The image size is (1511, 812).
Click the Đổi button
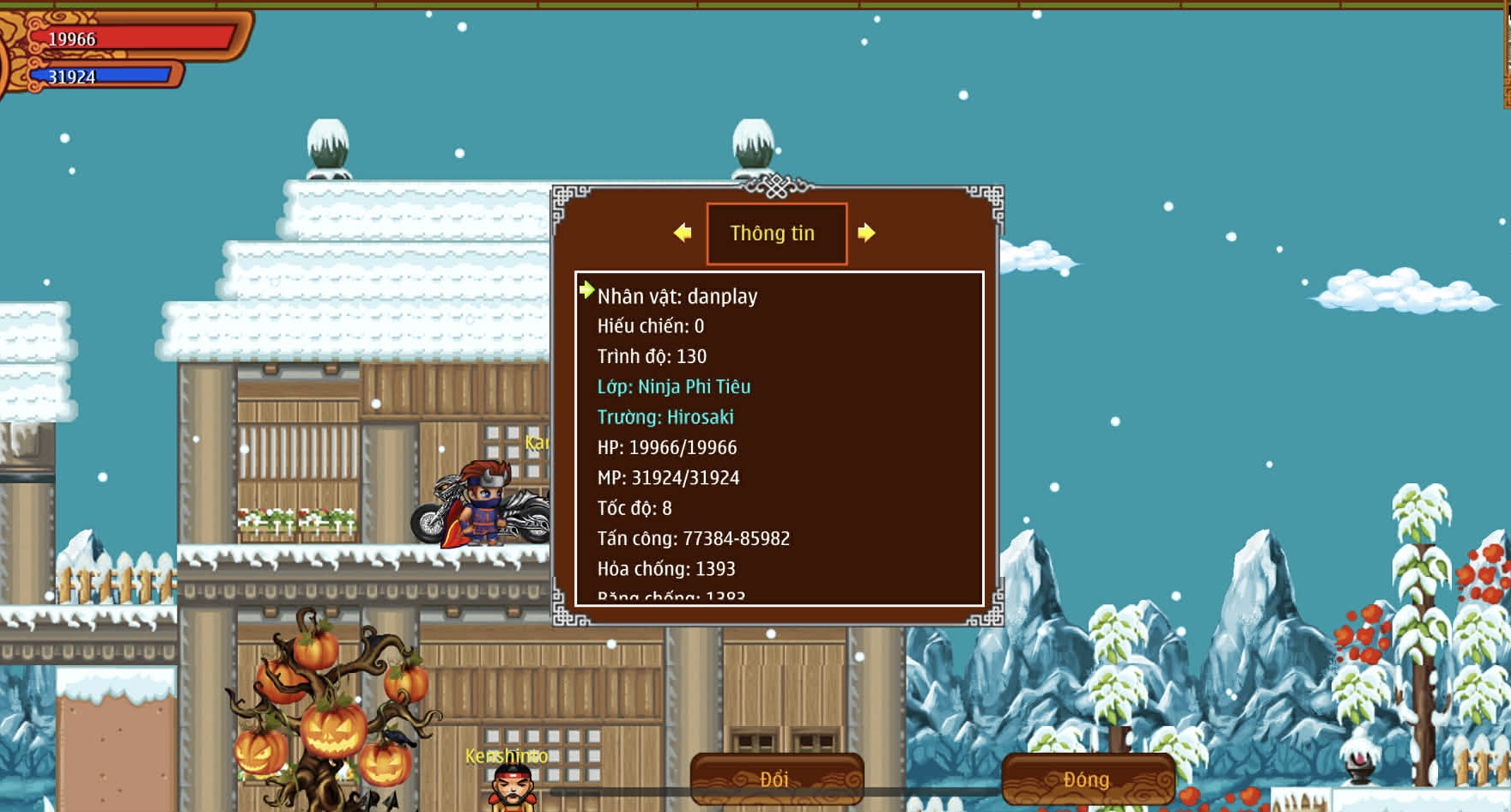776,779
